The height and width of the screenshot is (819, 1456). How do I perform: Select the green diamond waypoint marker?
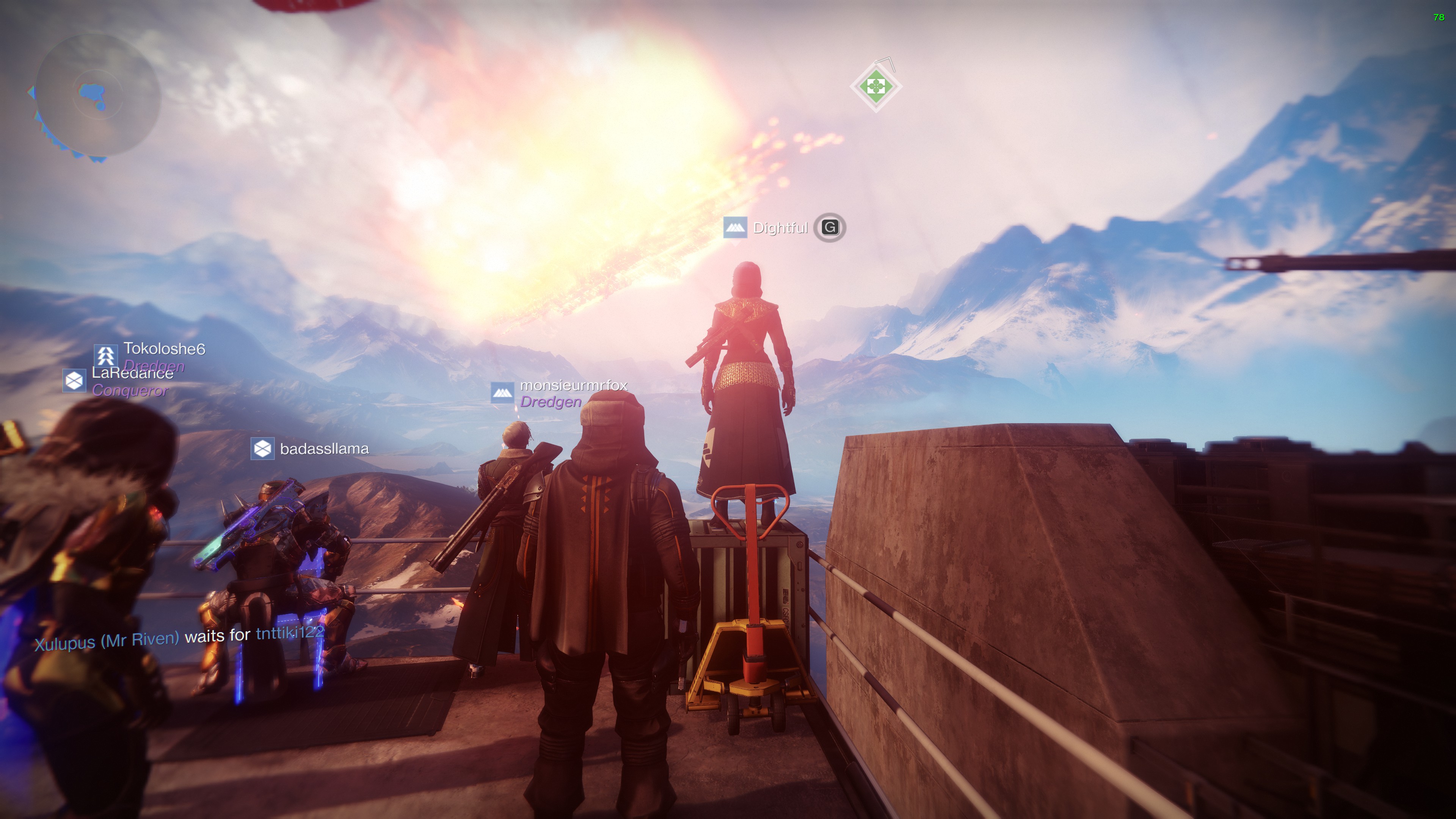(875, 87)
